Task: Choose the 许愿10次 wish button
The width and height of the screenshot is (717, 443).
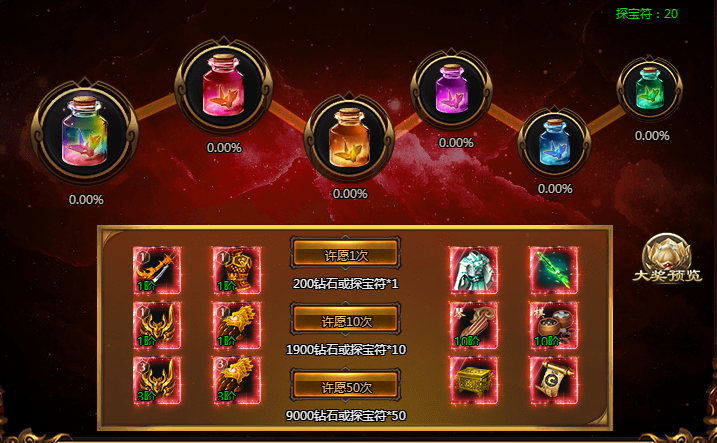Action: pos(346,321)
